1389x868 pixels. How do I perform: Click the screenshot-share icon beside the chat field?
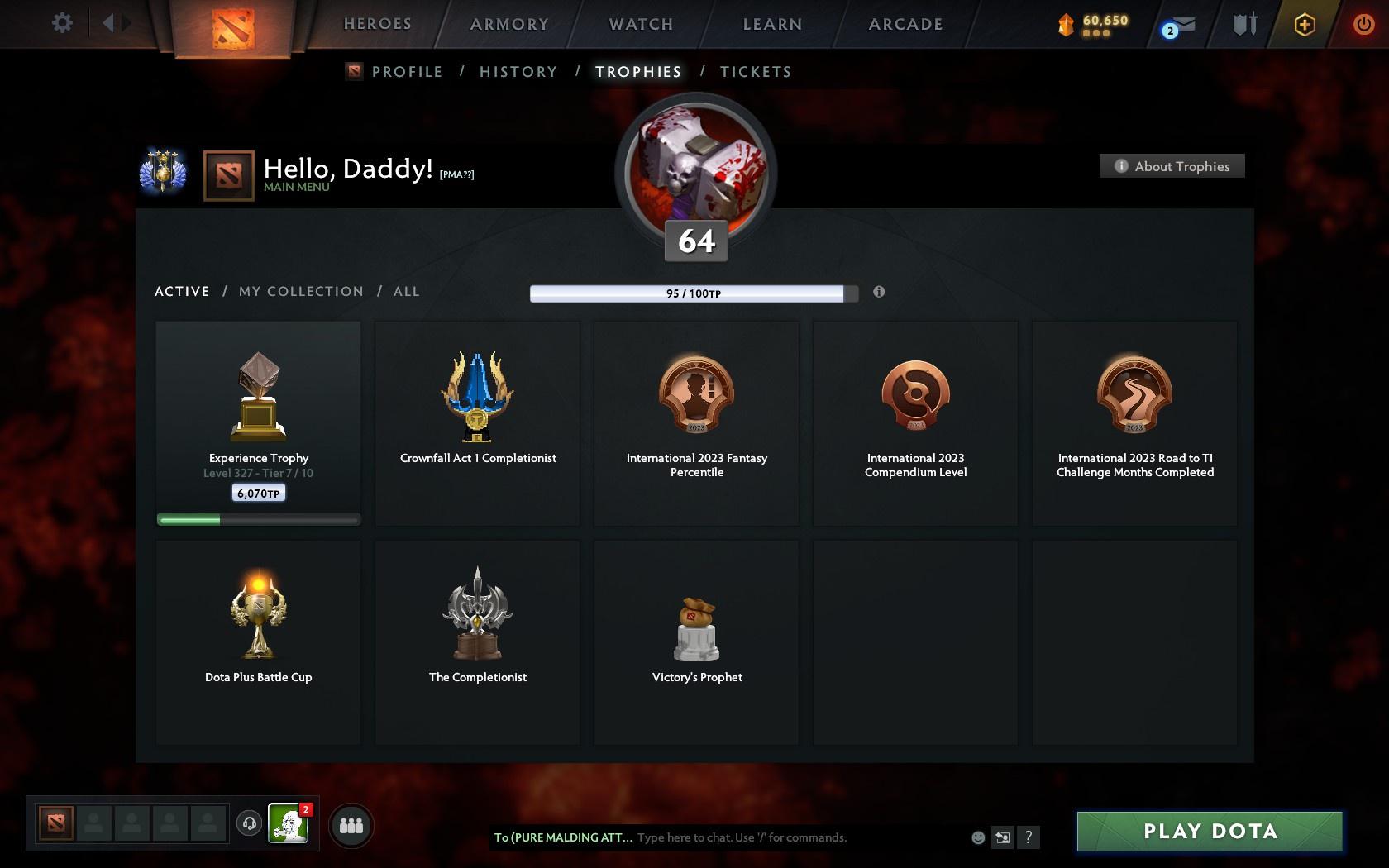(x=1003, y=837)
